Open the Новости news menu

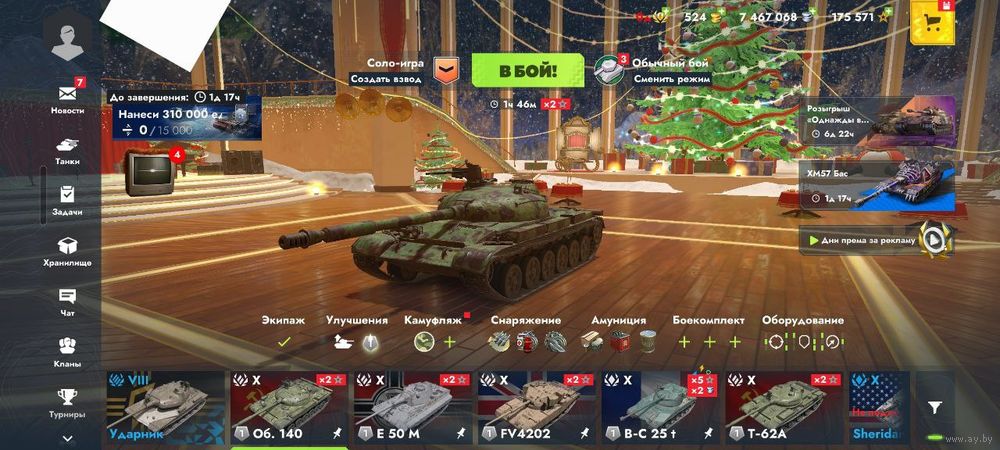(68, 97)
